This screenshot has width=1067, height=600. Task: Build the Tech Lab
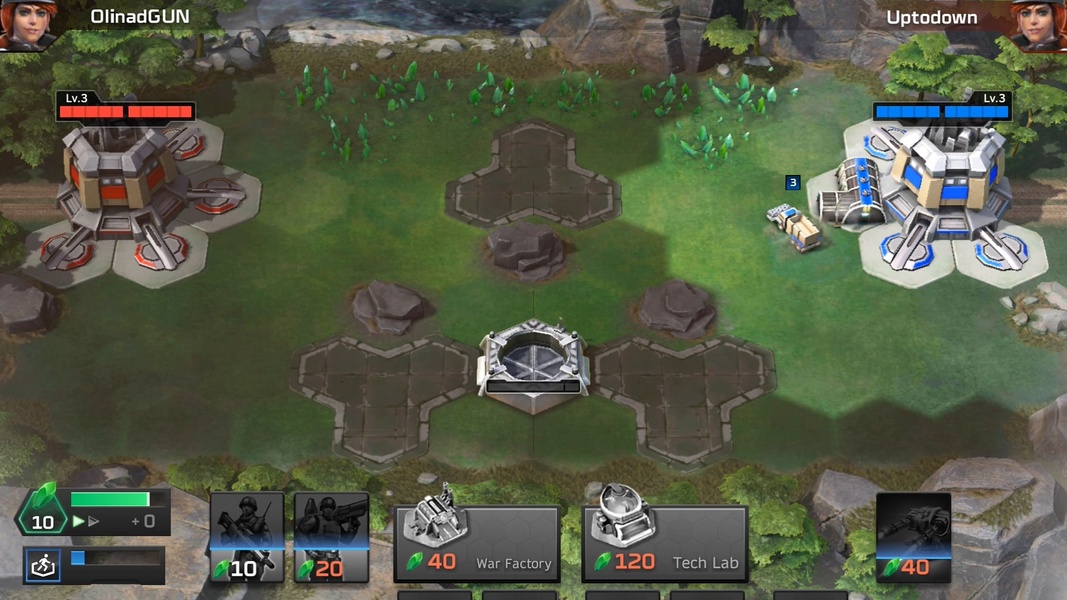click(664, 543)
